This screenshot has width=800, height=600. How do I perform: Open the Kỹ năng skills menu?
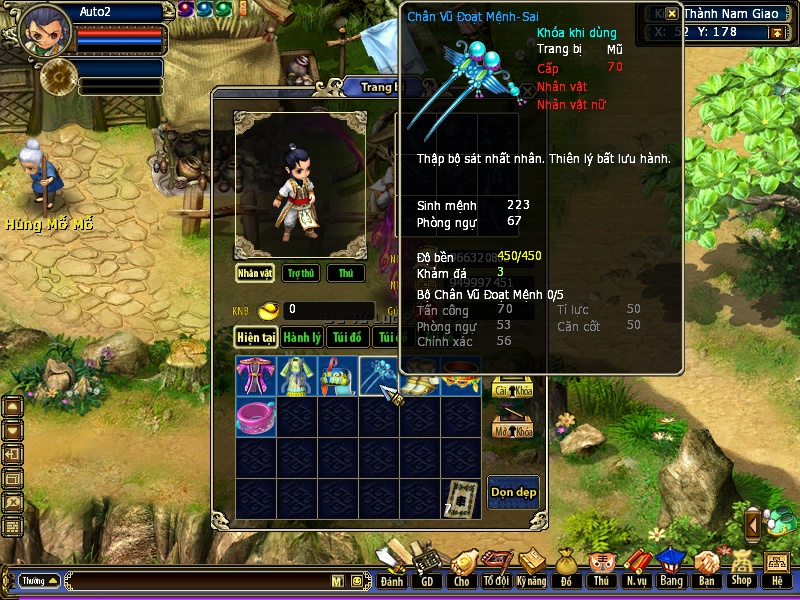(532, 570)
